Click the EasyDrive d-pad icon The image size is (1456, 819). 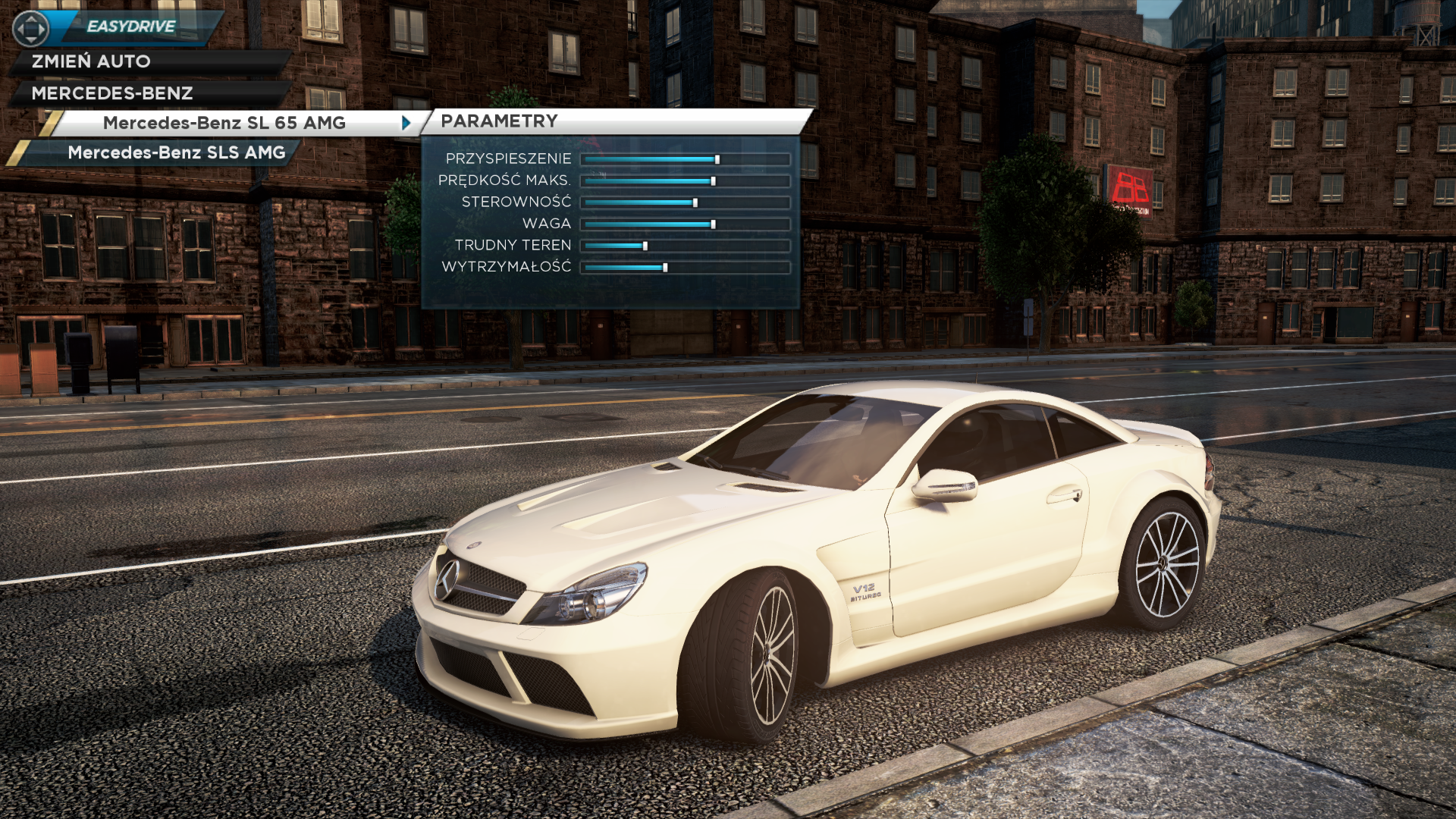point(31,29)
